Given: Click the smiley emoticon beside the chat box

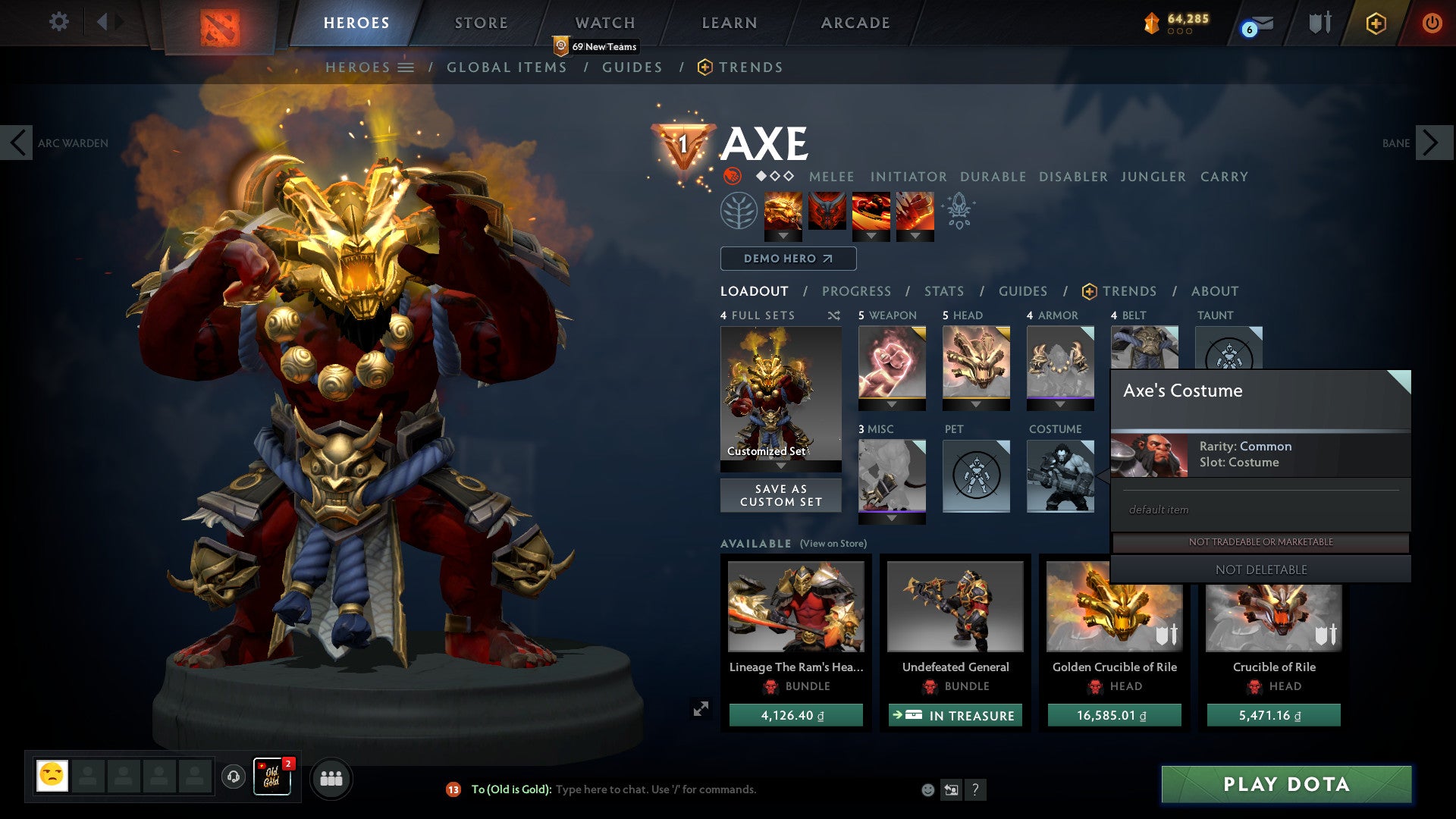Looking at the screenshot, I should click(x=926, y=789).
